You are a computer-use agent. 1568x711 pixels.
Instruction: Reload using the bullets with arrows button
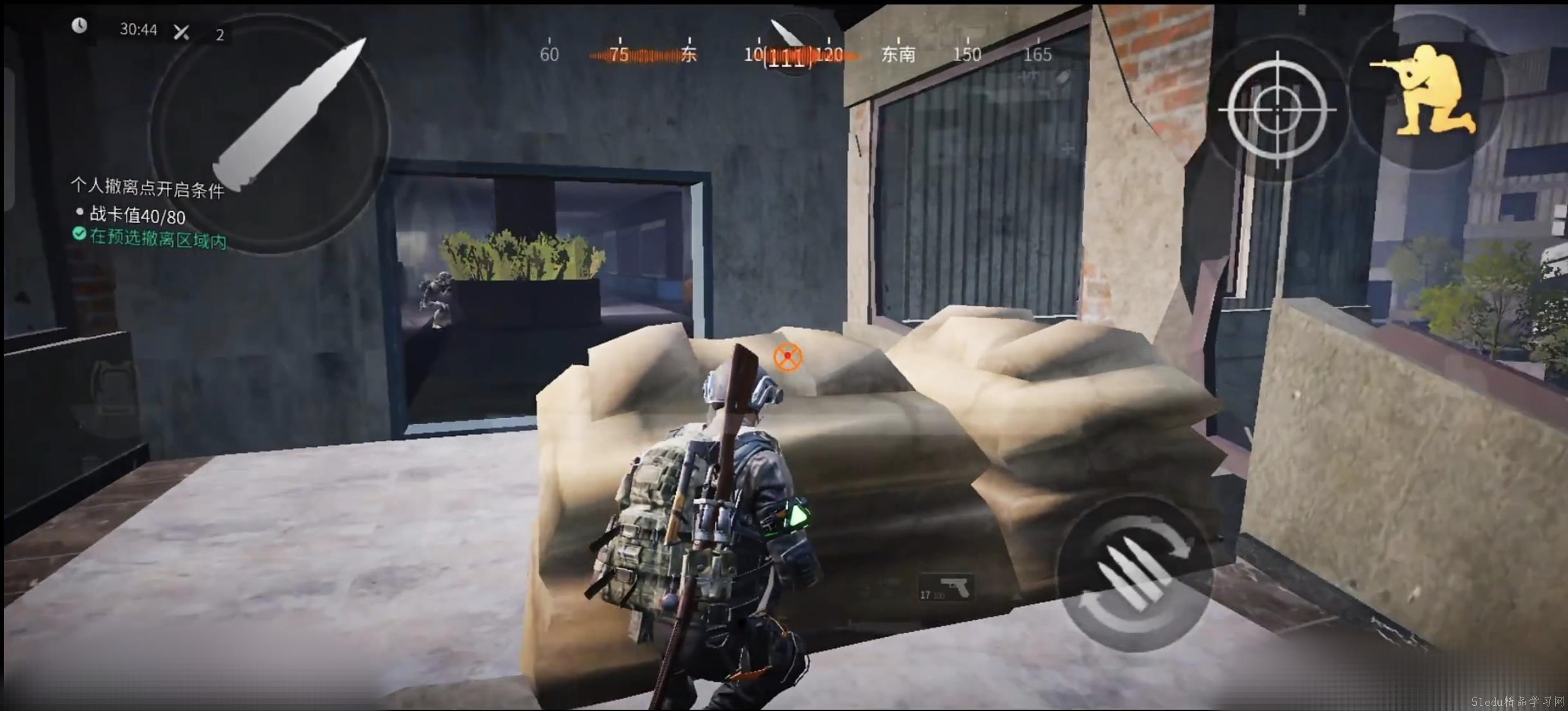pyautogui.click(x=1135, y=574)
